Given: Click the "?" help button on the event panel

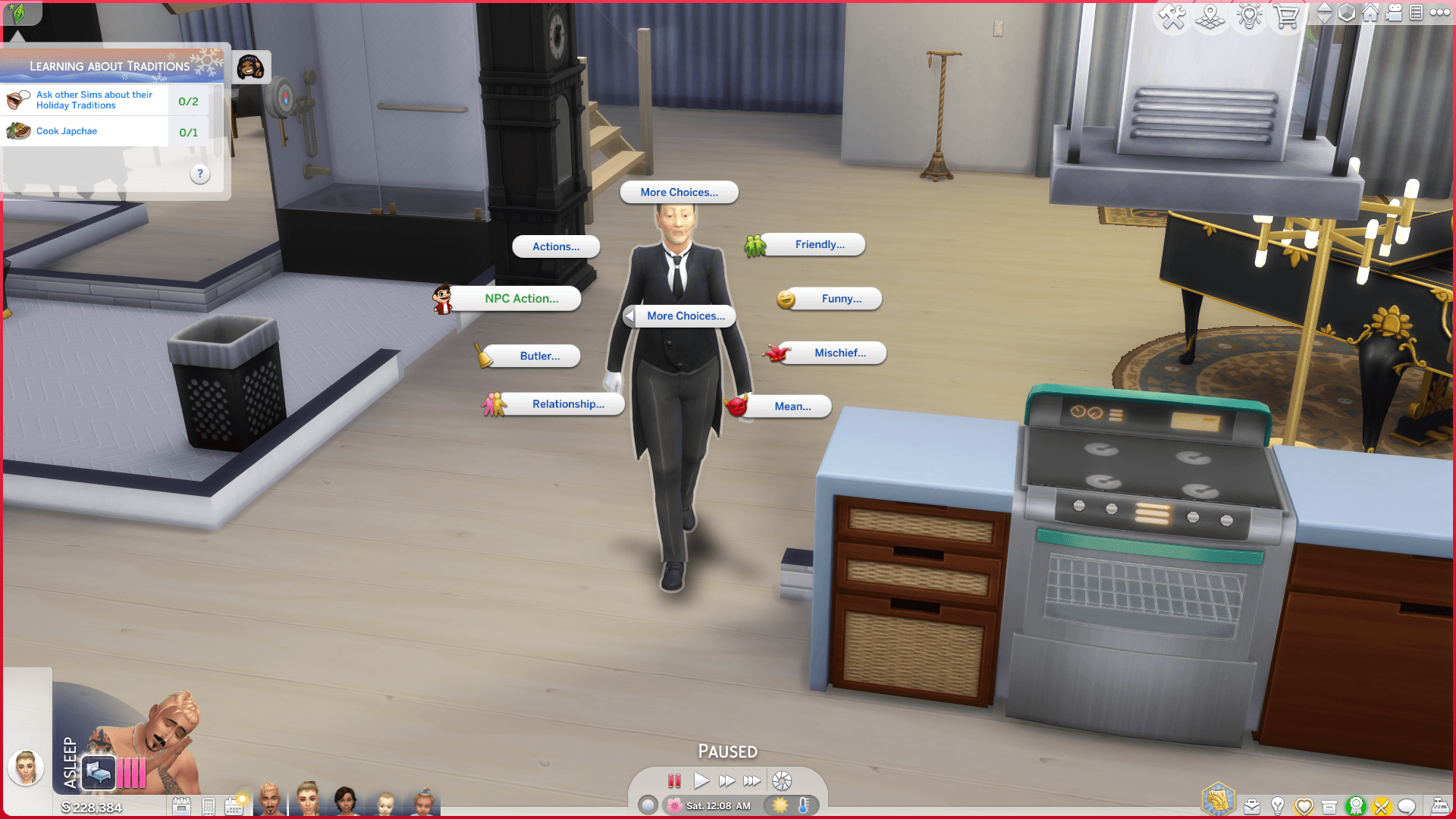Looking at the screenshot, I should point(199,174).
